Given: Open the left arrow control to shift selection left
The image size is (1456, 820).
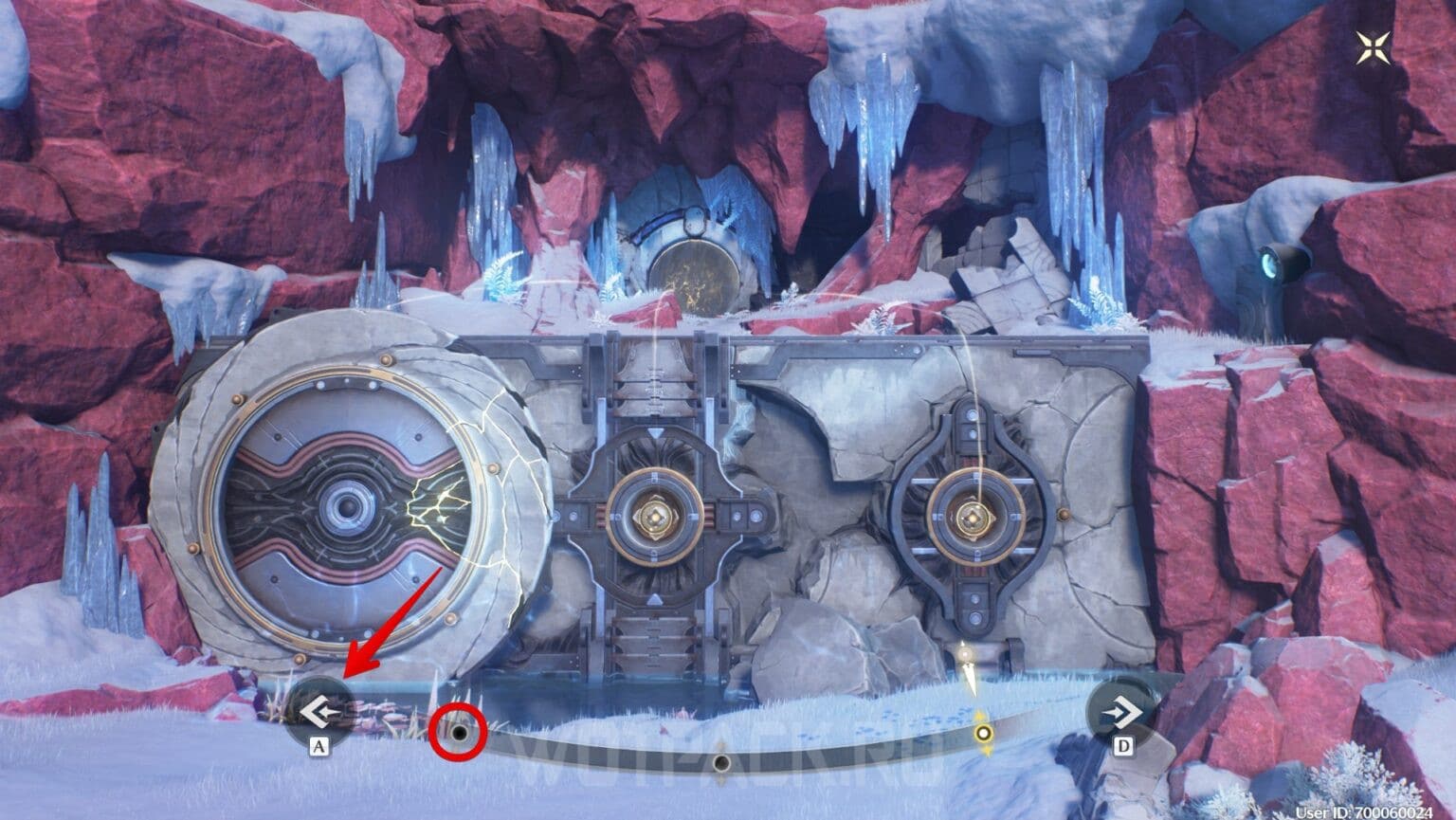Looking at the screenshot, I should (319, 711).
